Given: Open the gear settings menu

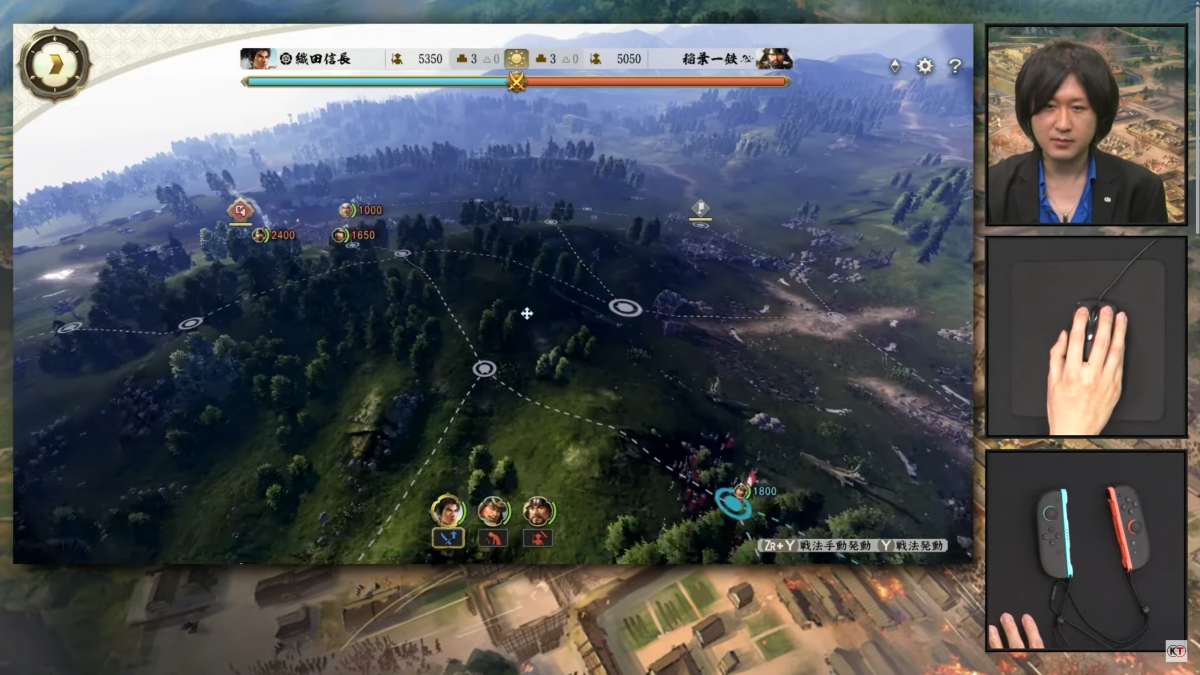Looking at the screenshot, I should [x=925, y=66].
